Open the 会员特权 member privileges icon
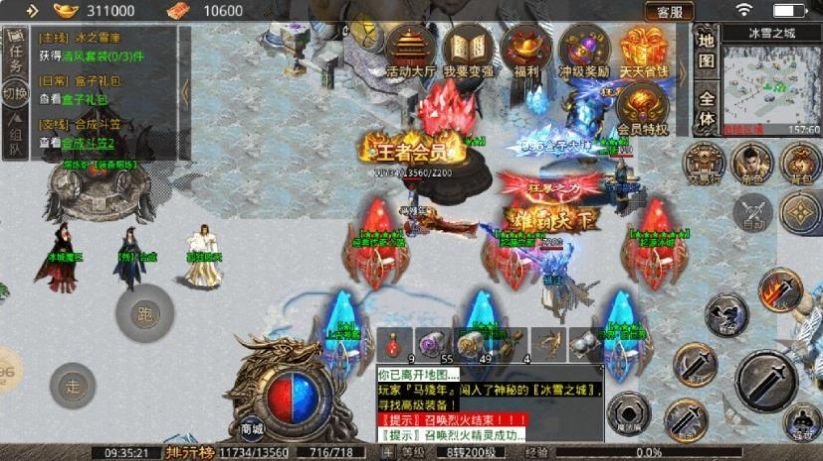This screenshot has height=461, width=823. pyautogui.click(x=642, y=110)
